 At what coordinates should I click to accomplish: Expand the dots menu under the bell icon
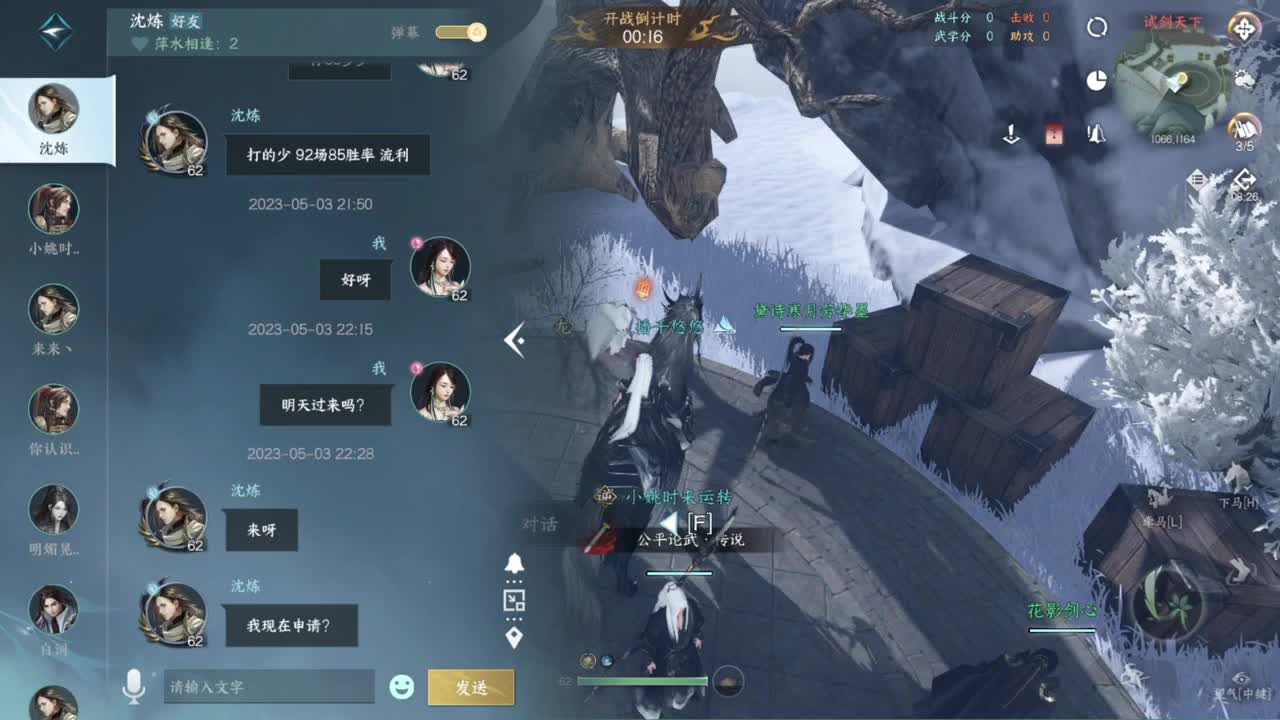pos(514,581)
